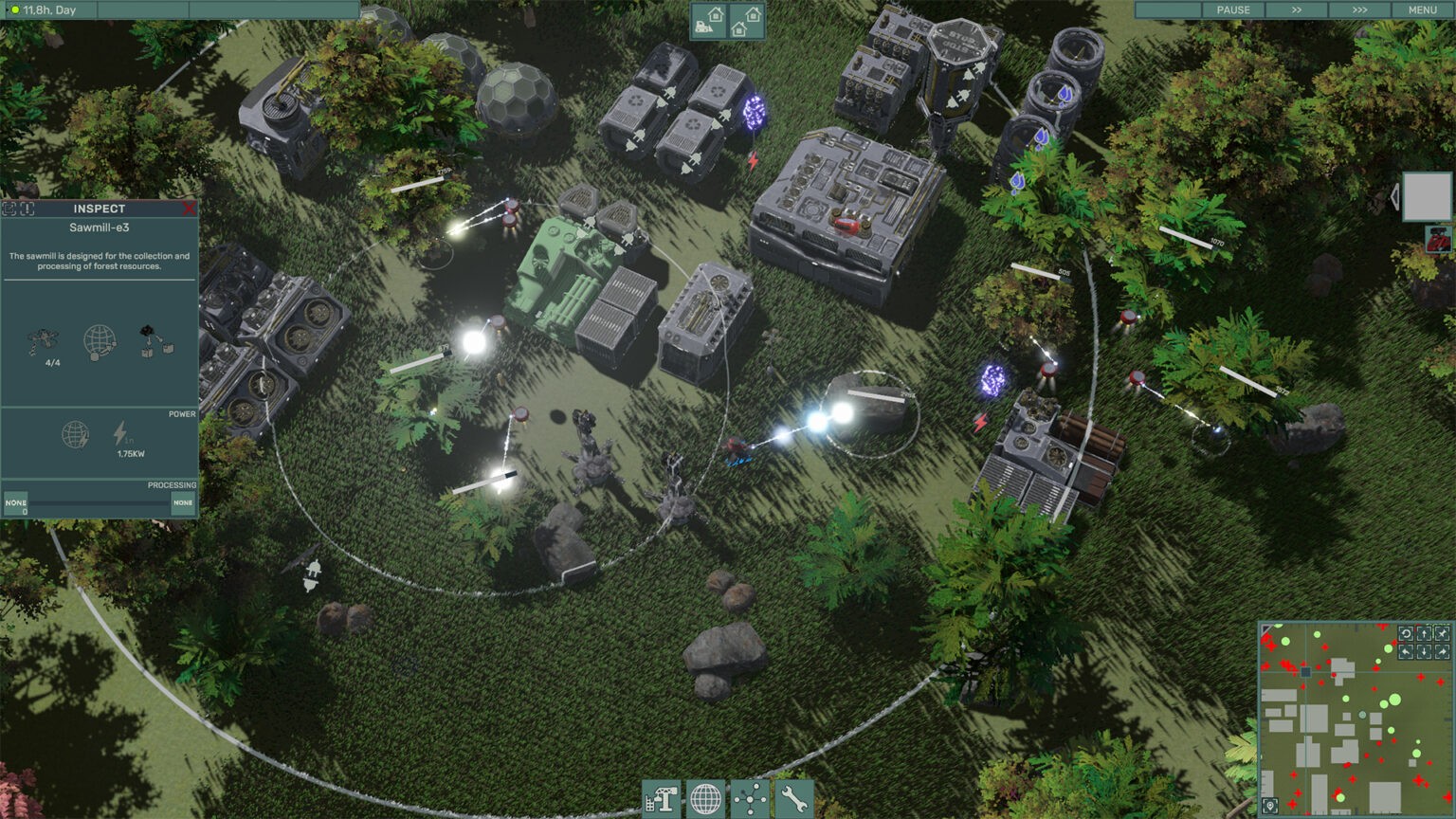
Task: Set game speed to double arrows
Action: coord(1296,9)
